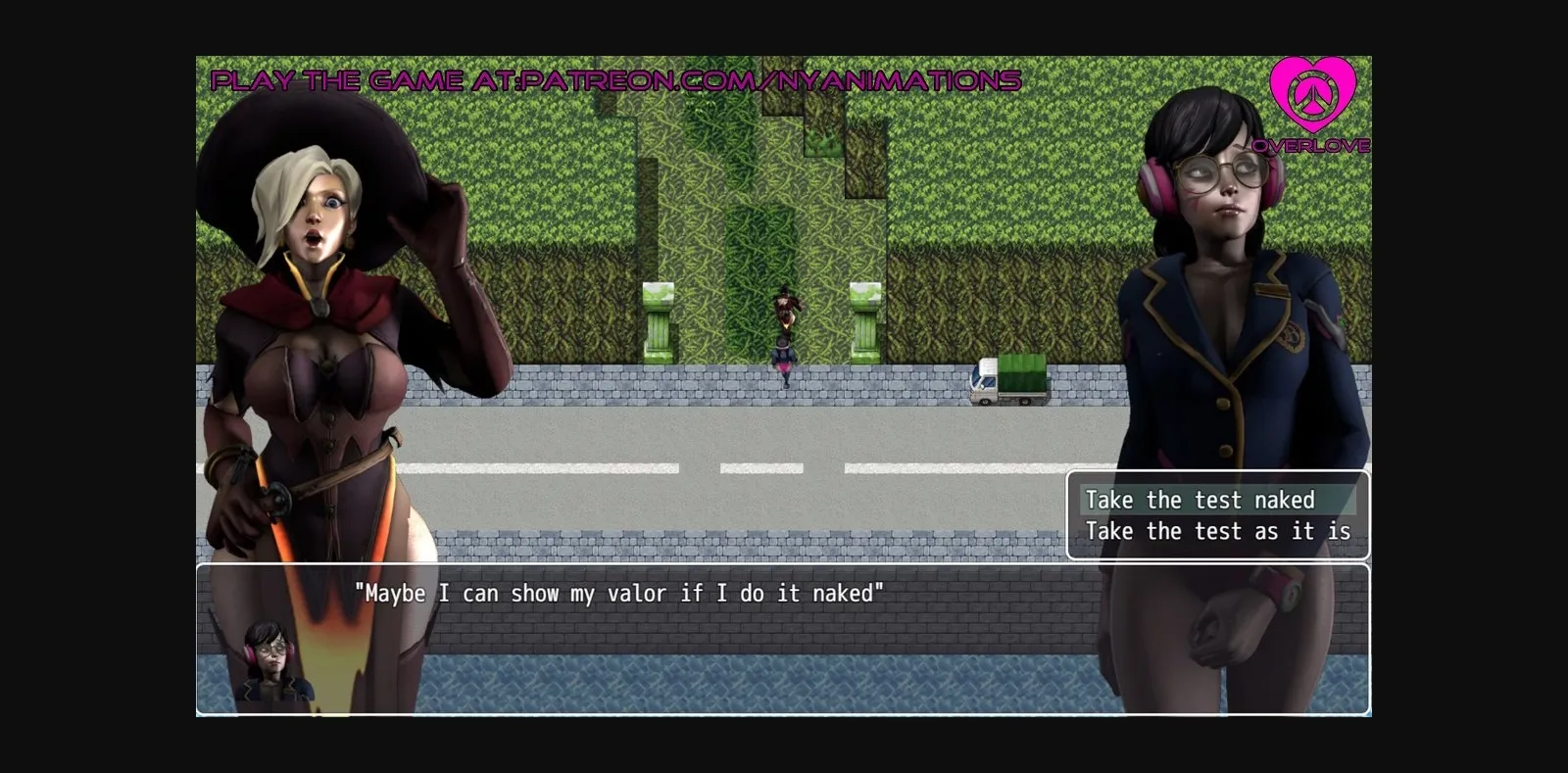Screen dimensions: 1568x773
Task: Click the patreon.com/nyanimations link text
Action: [774, 81]
